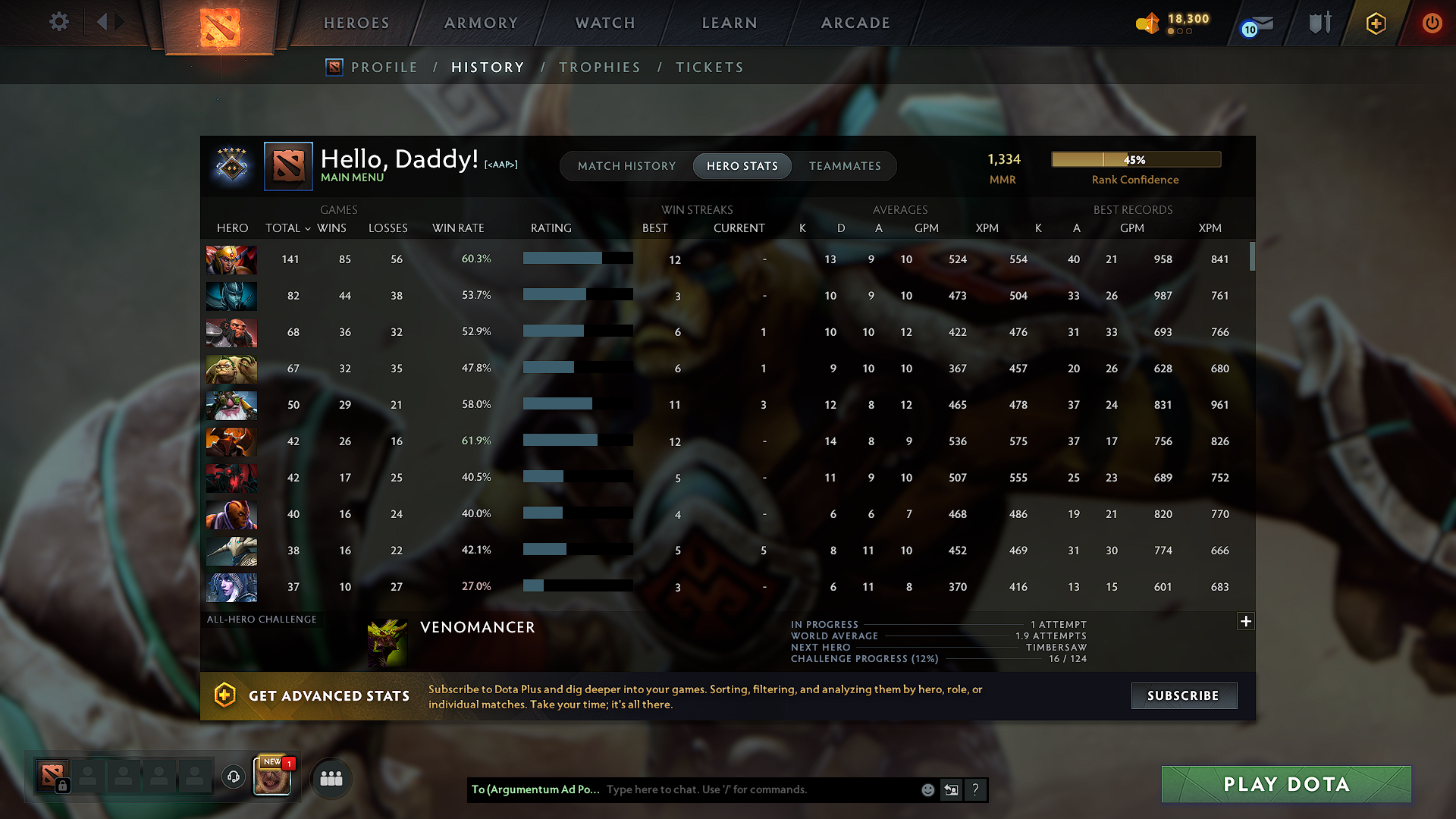Open the TROPHIES page
1456x819 pixels.
tap(600, 67)
